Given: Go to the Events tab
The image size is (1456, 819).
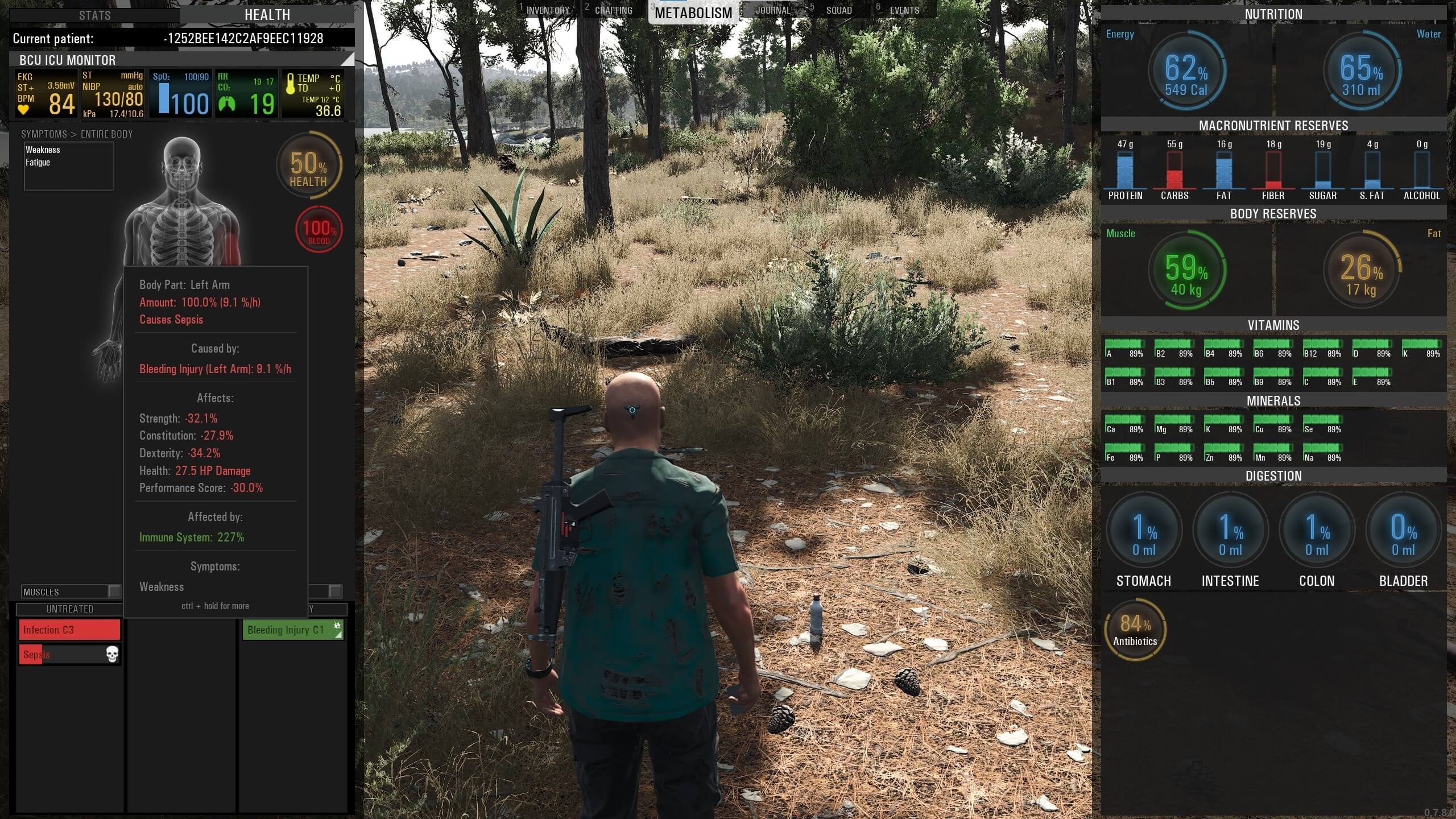Looking at the screenshot, I should [904, 10].
